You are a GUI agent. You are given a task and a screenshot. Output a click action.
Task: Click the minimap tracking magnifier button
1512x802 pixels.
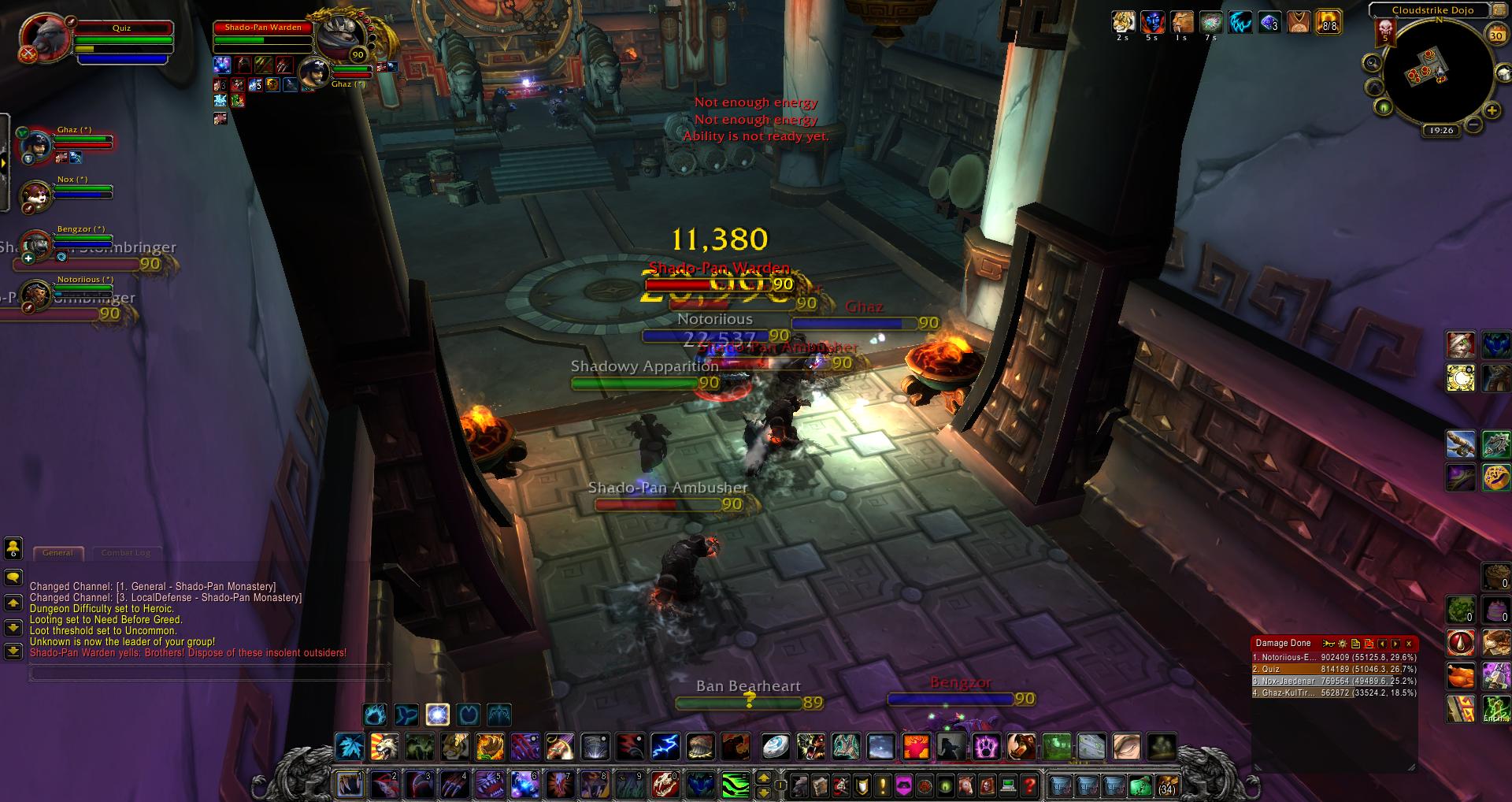coord(1373,63)
